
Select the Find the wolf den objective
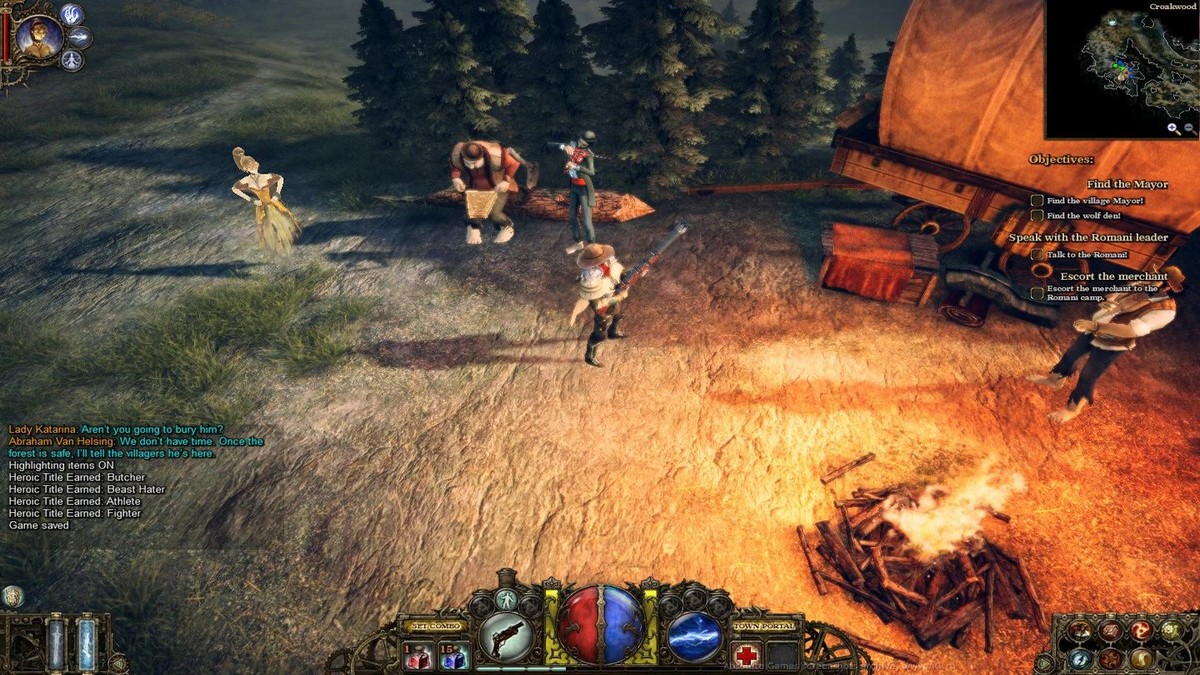pyautogui.click(x=1038, y=215)
